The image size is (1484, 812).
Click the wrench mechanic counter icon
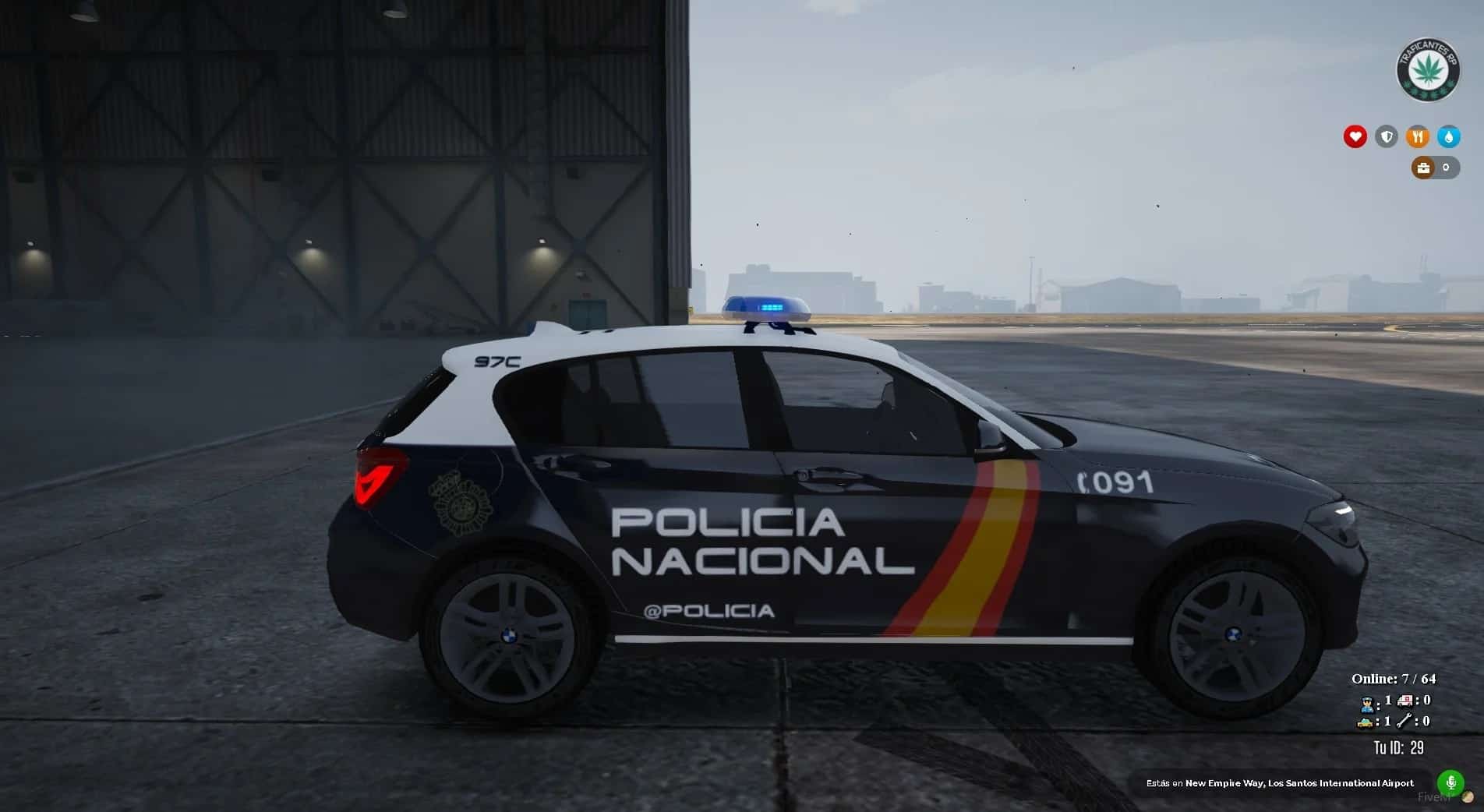tap(1405, 722)
